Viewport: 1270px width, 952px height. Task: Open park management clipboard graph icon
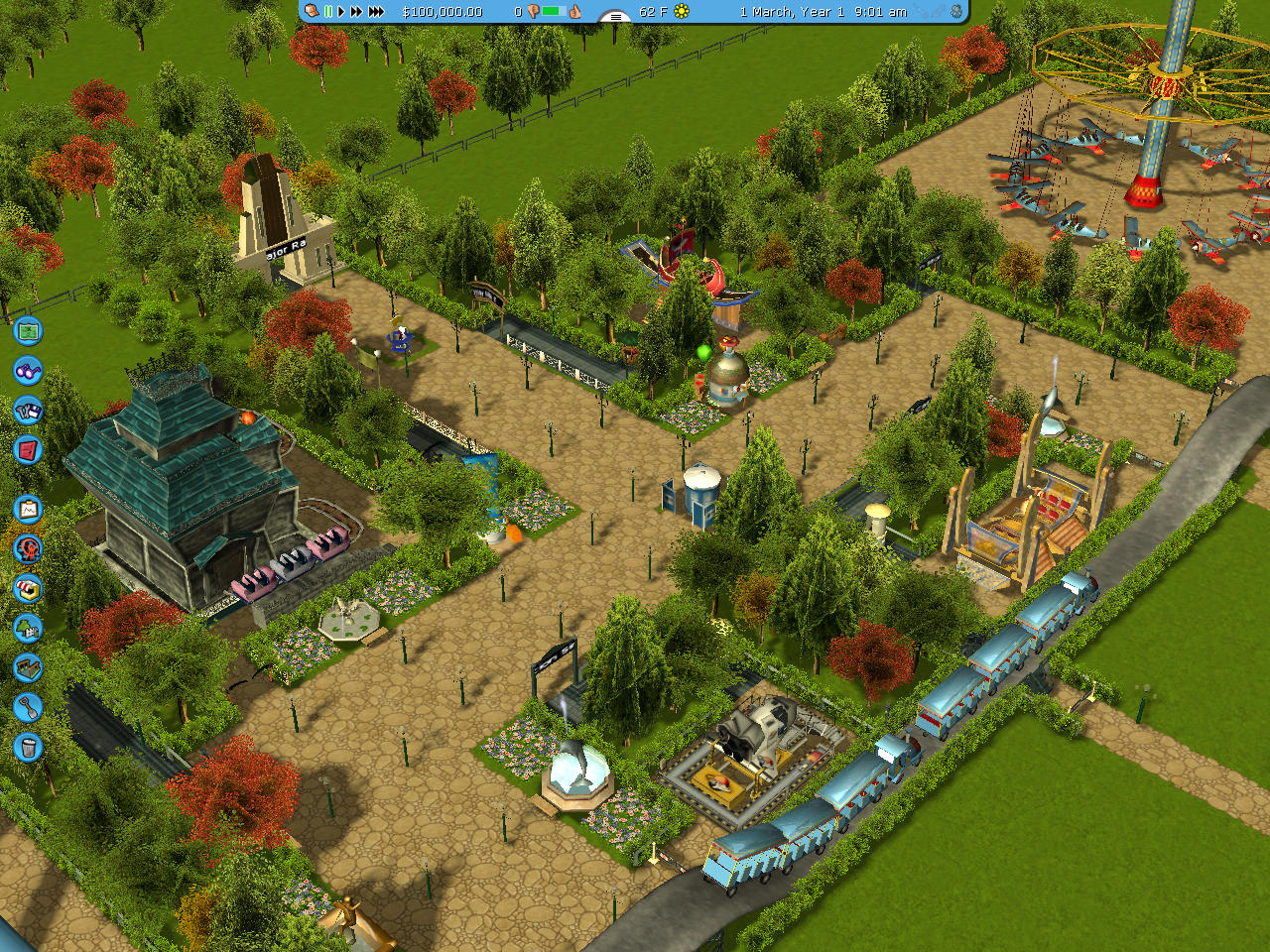click(x=28, y=510)
